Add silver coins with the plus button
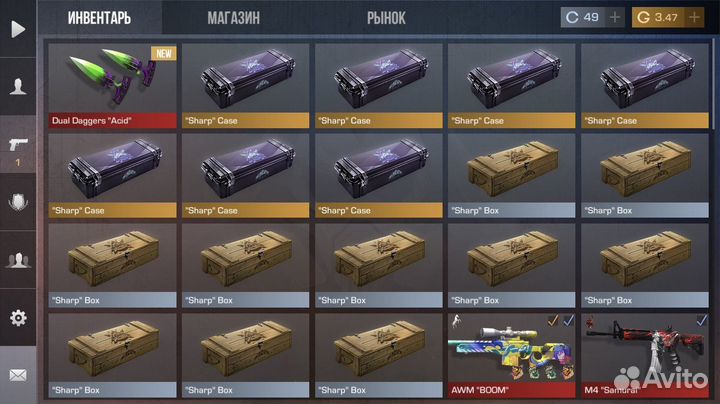This screenshot has width=720, height=404. click(615, 17)
